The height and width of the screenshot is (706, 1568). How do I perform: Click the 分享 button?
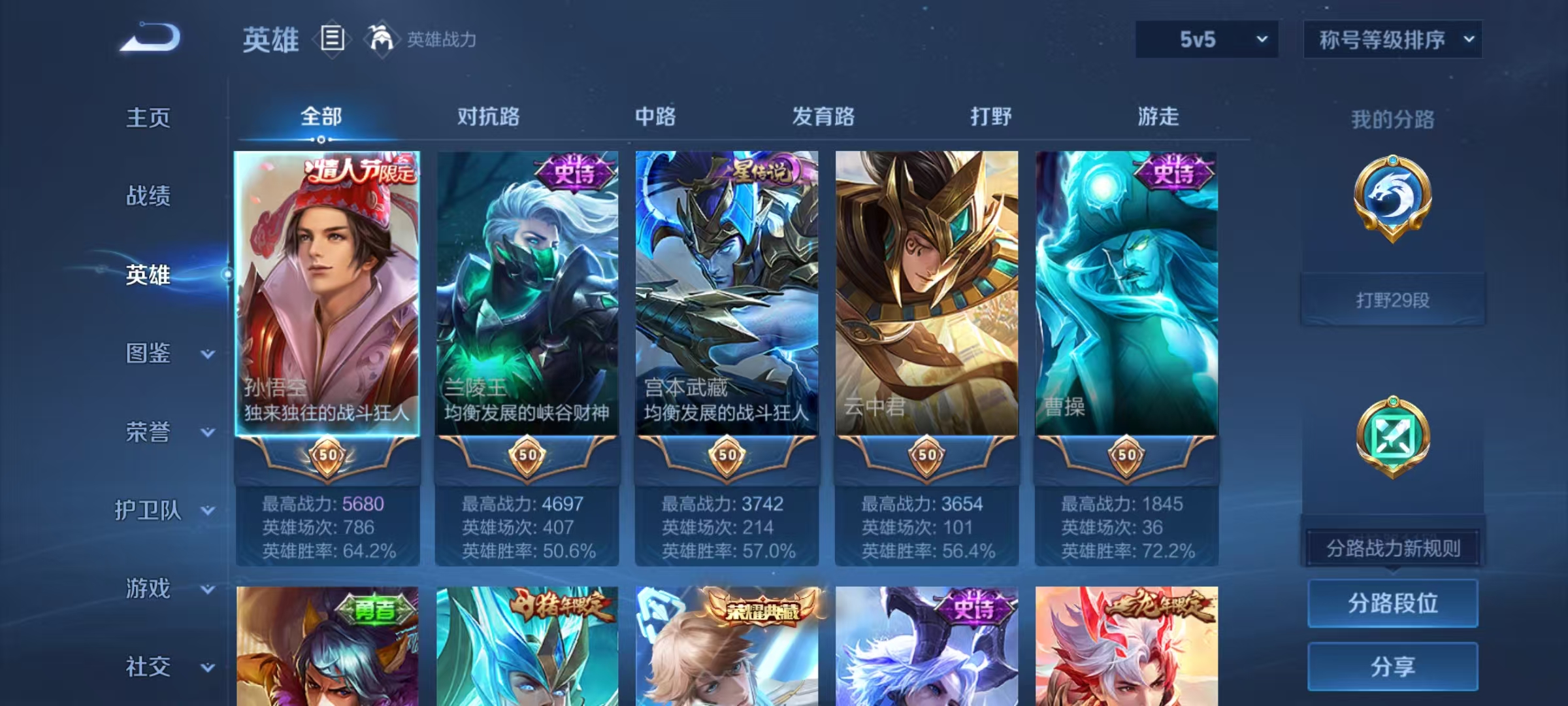(x=1393, y=665)
